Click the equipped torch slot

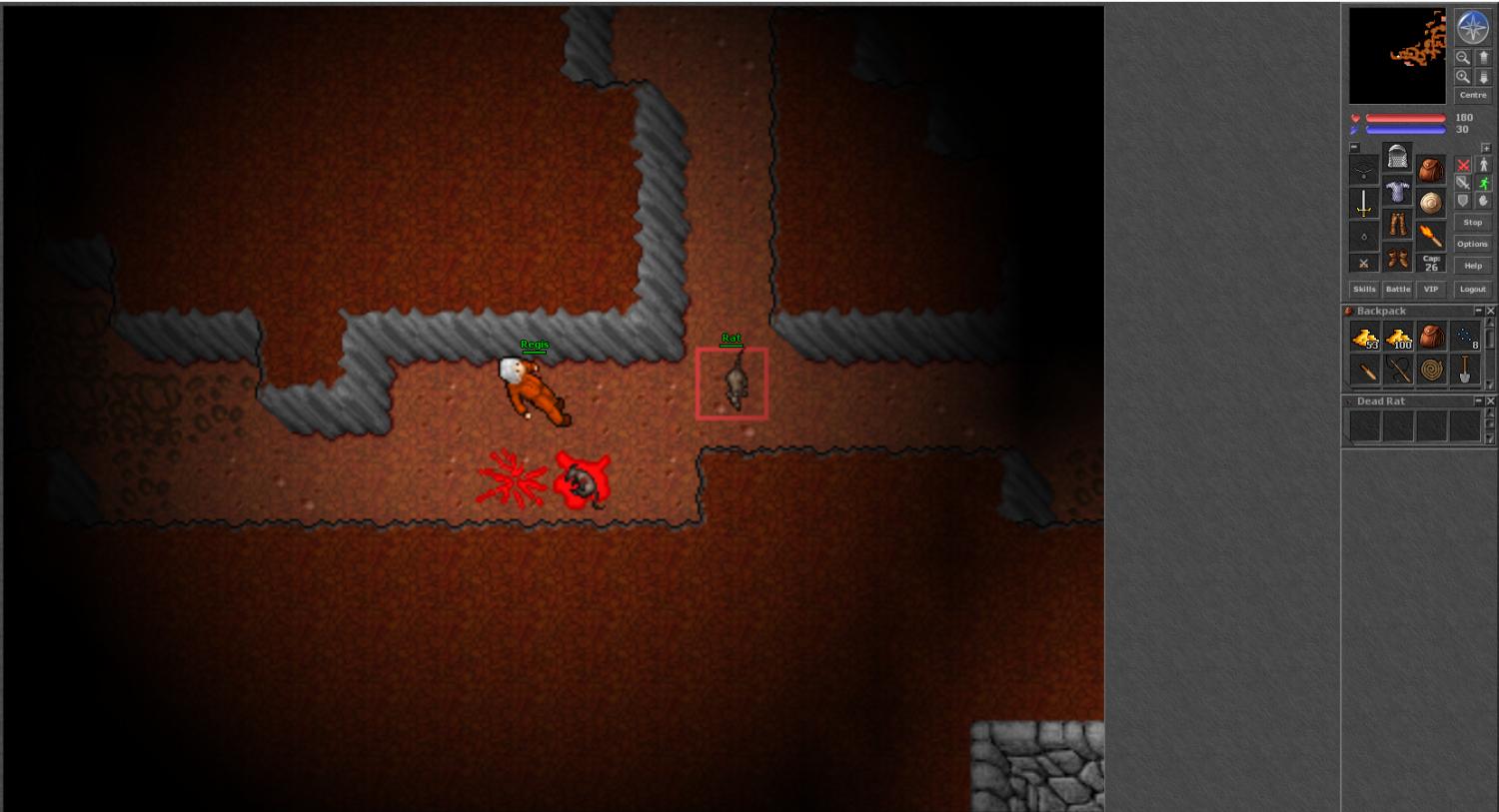click(x=1431, y=237)
